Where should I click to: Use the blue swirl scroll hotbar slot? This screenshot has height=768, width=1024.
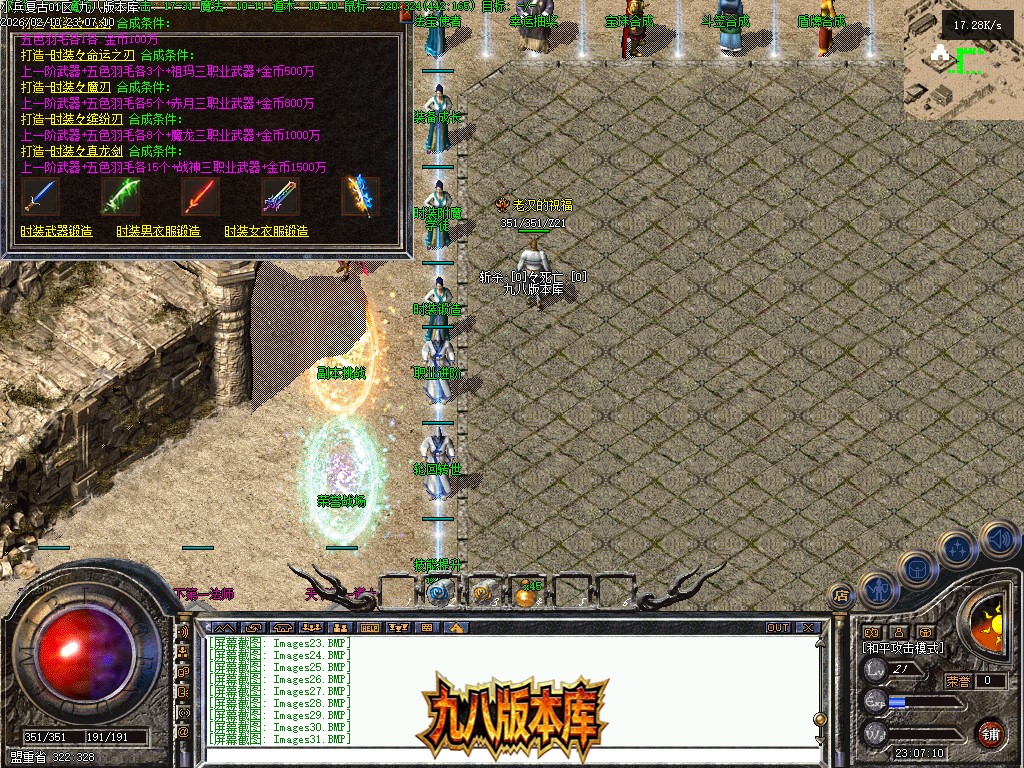tap(438, 593)
